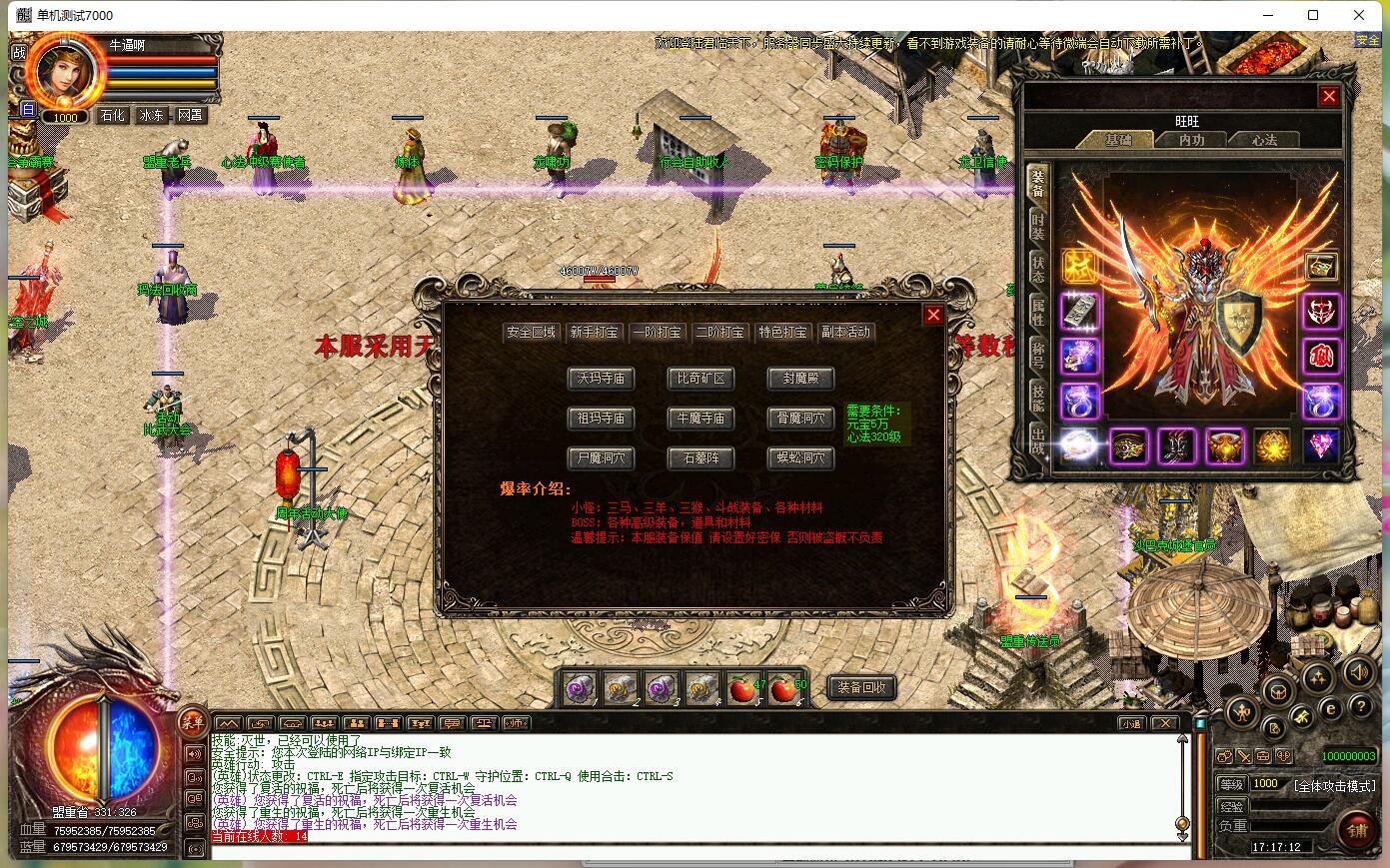Viewport: 1390px width, 868px height.
Task: Close the character equipment panel
Action: [x=1329, y=96]
